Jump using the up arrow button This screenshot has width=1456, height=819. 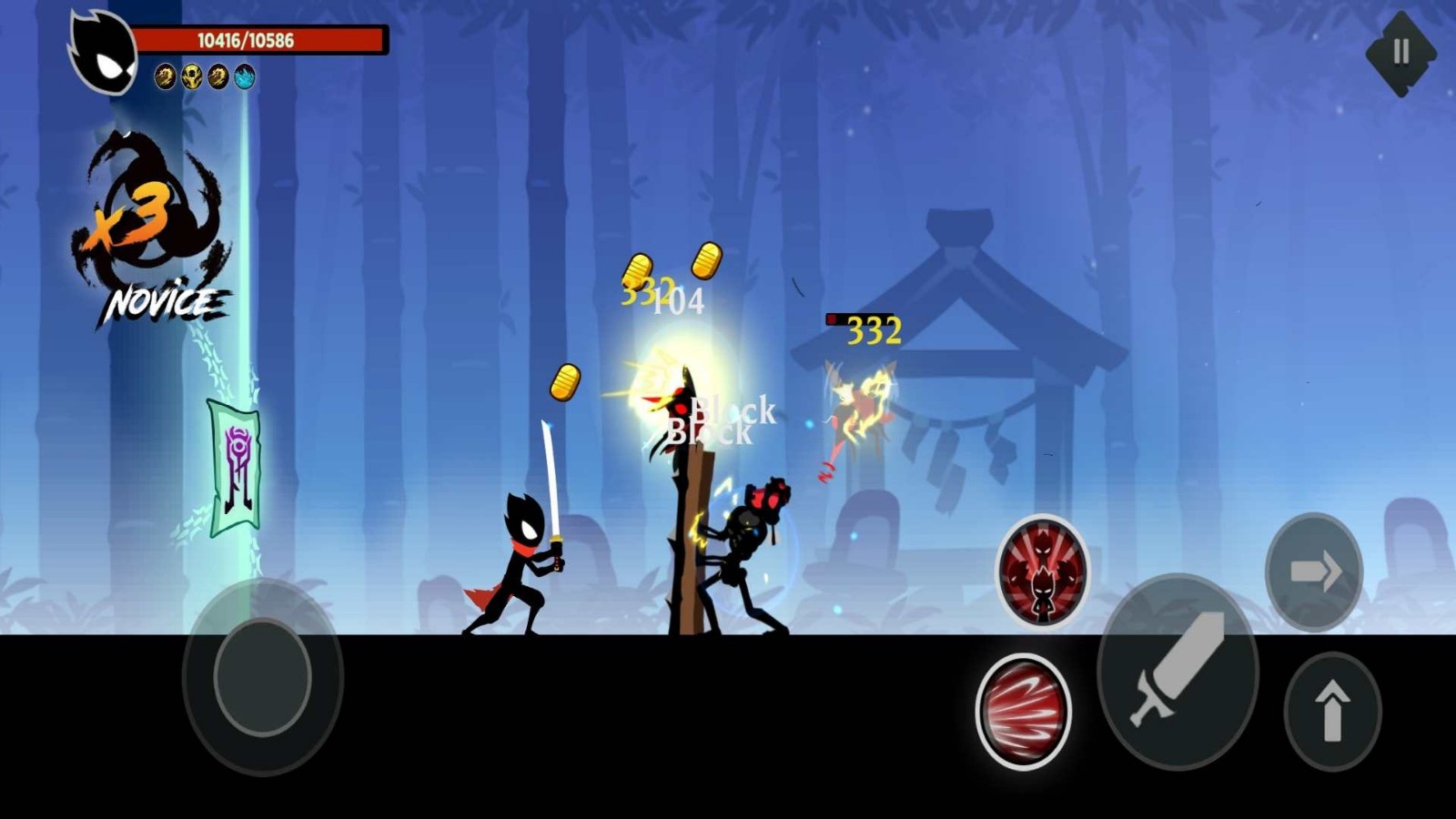1332,713
